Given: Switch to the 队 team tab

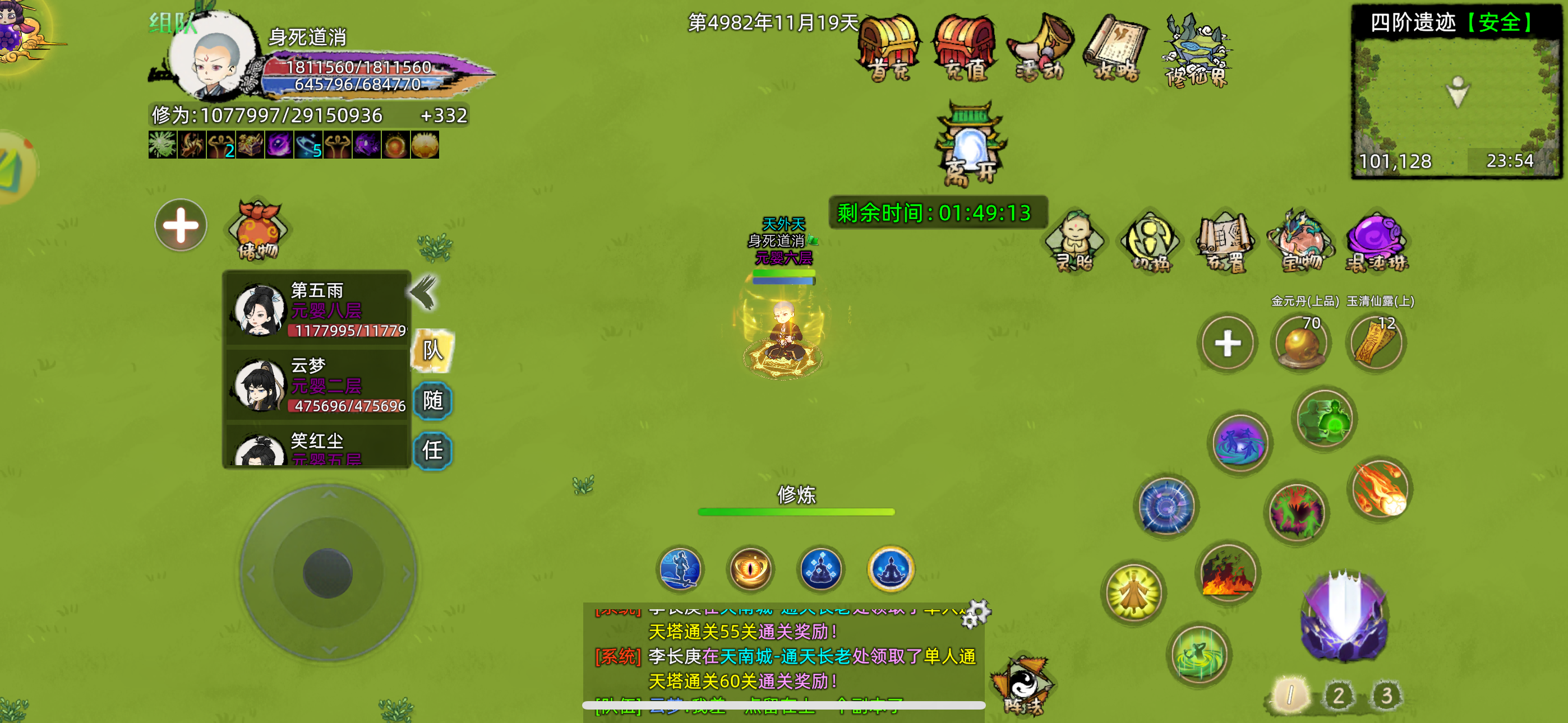Looking at the screenshot, I should (x=434, y=350).
